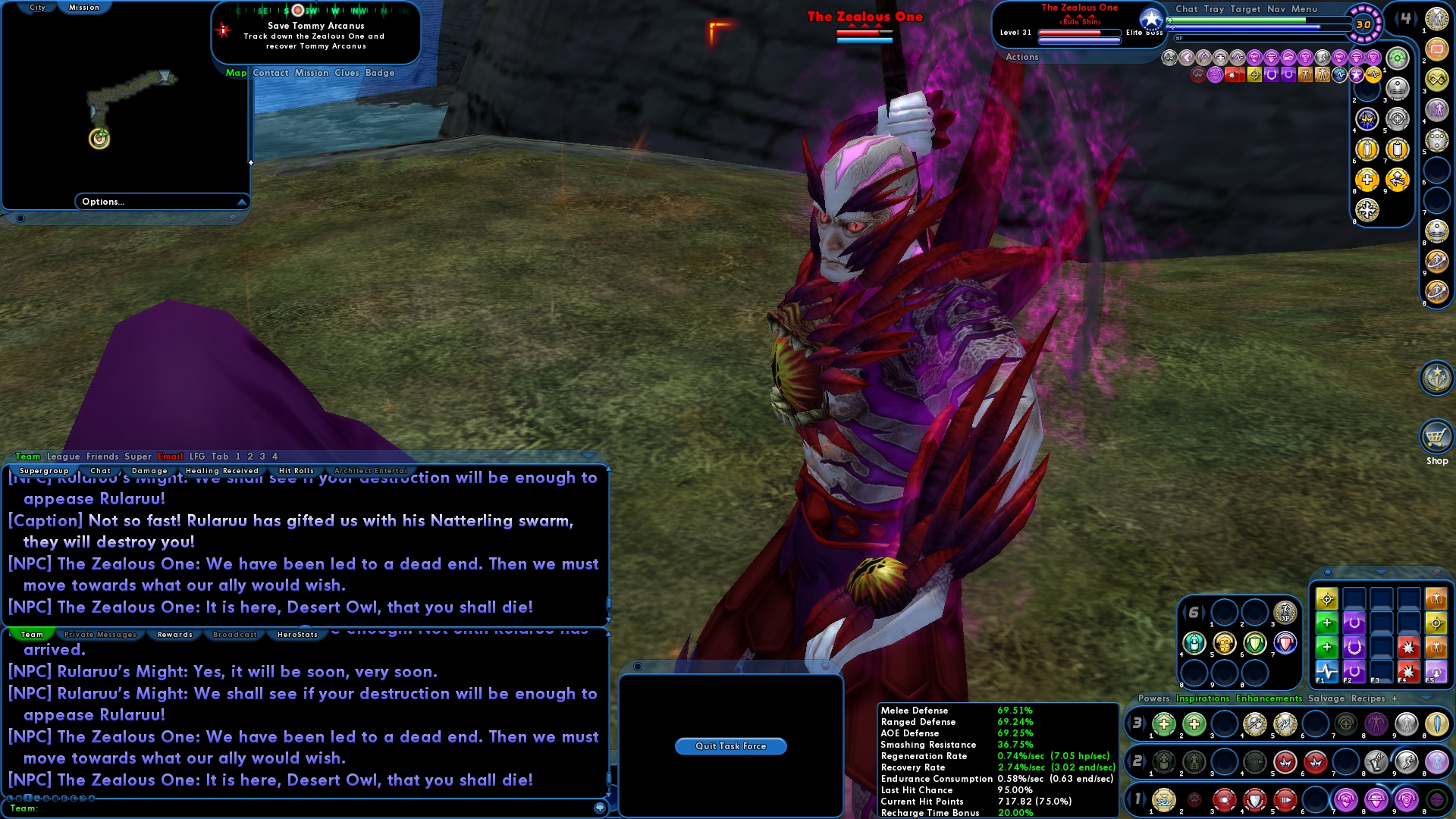
Task: Collapse the minimap with its up arrow
Action: point(241,202)
